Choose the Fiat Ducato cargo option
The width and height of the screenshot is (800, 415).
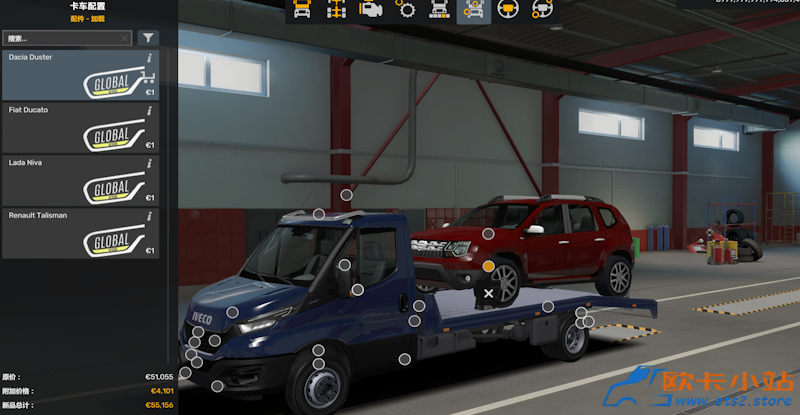click(x=80, y=127)
